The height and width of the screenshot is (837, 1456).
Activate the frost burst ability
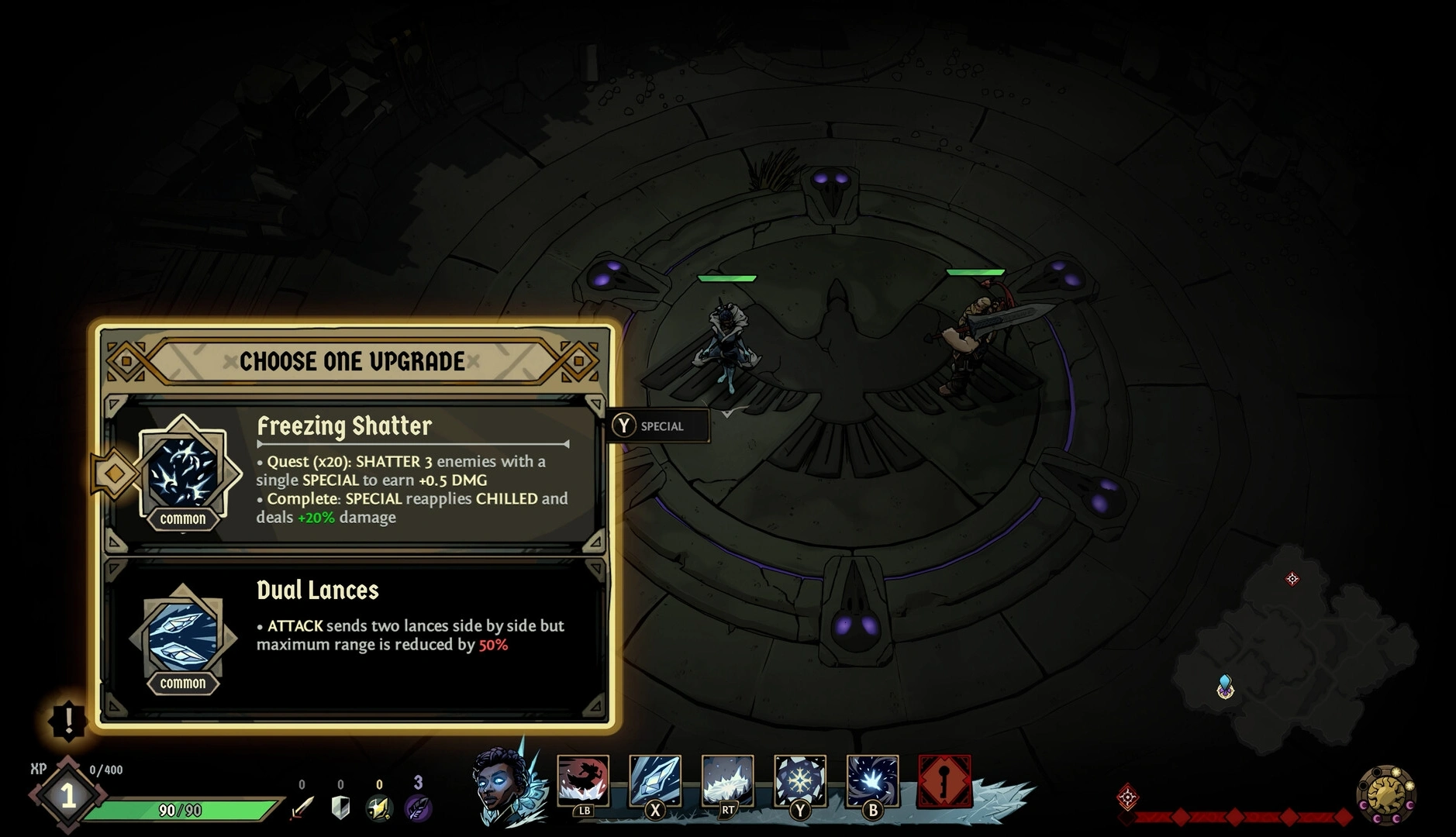tap(872, 780)
